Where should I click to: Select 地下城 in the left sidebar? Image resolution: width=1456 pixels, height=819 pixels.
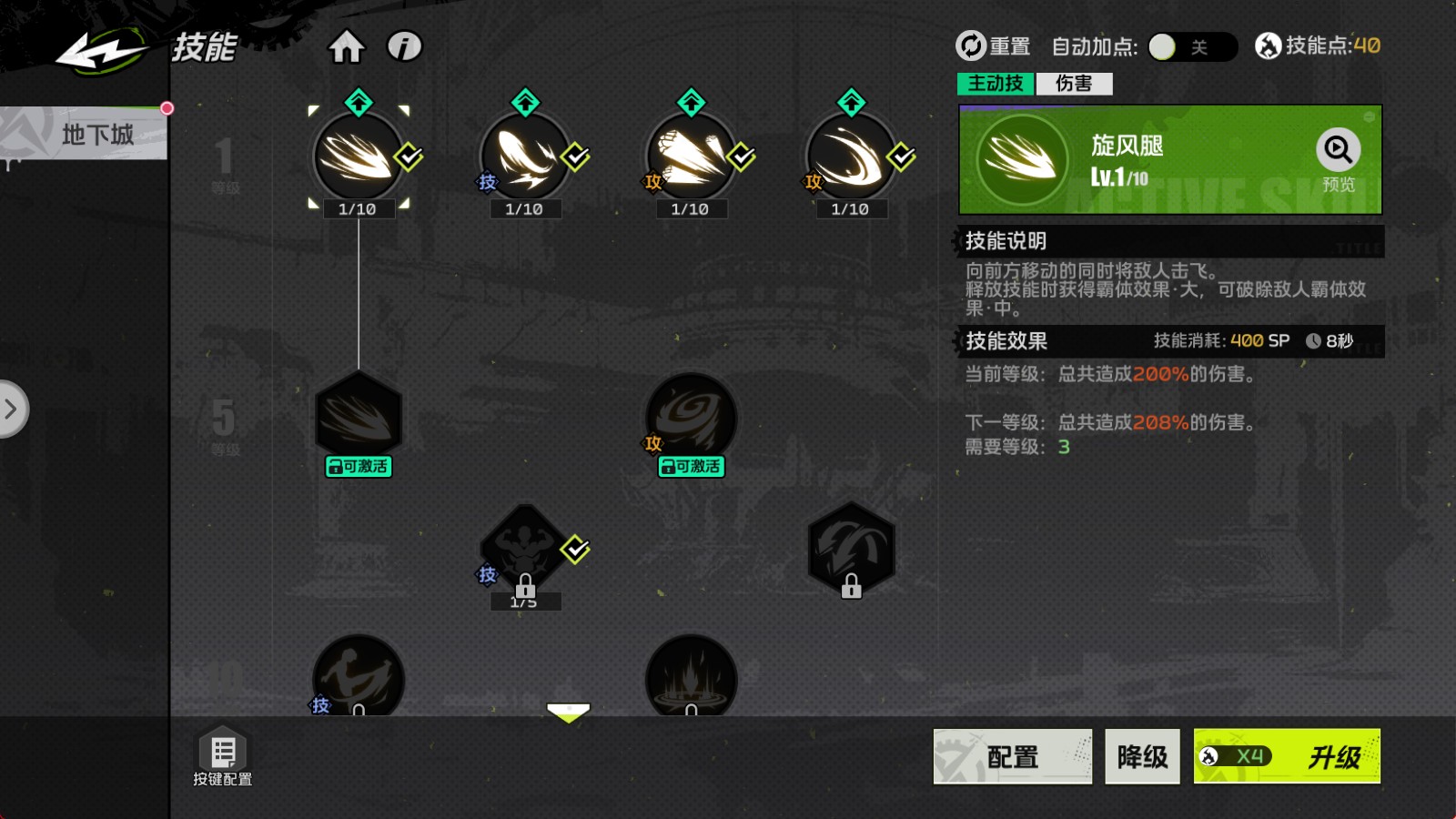[x=97, y=135]
